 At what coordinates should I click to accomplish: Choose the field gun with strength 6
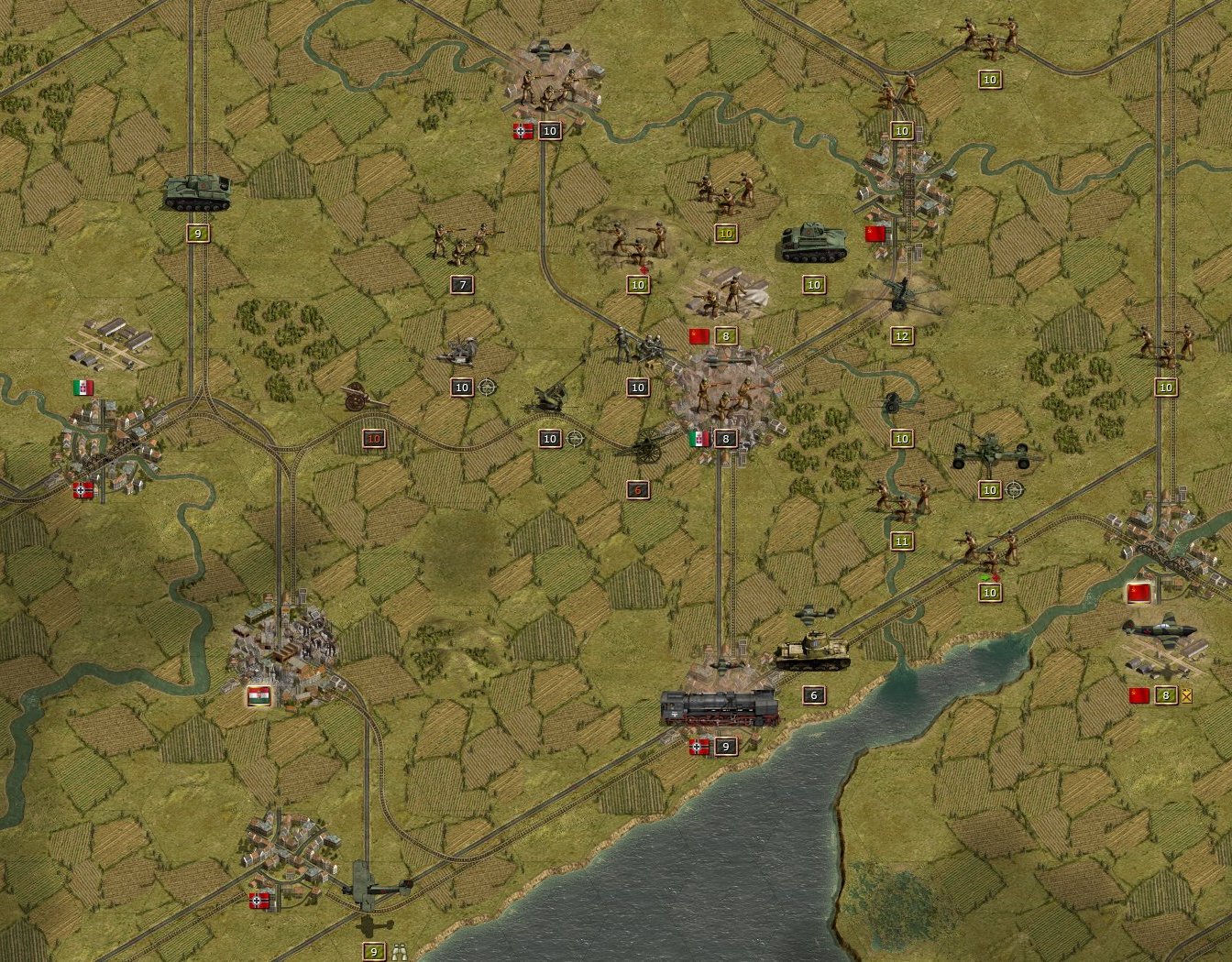click(x=643, y=448)
